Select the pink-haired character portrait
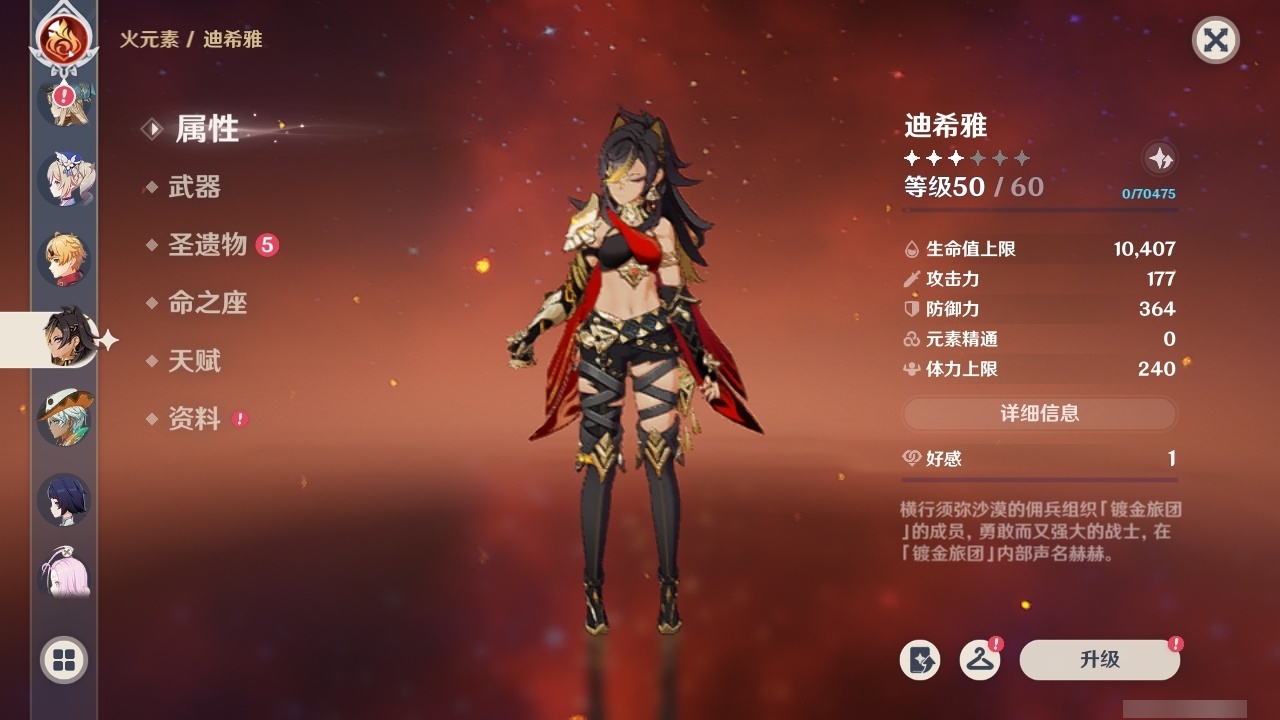1280x720 pixels. tap(64, 574)
